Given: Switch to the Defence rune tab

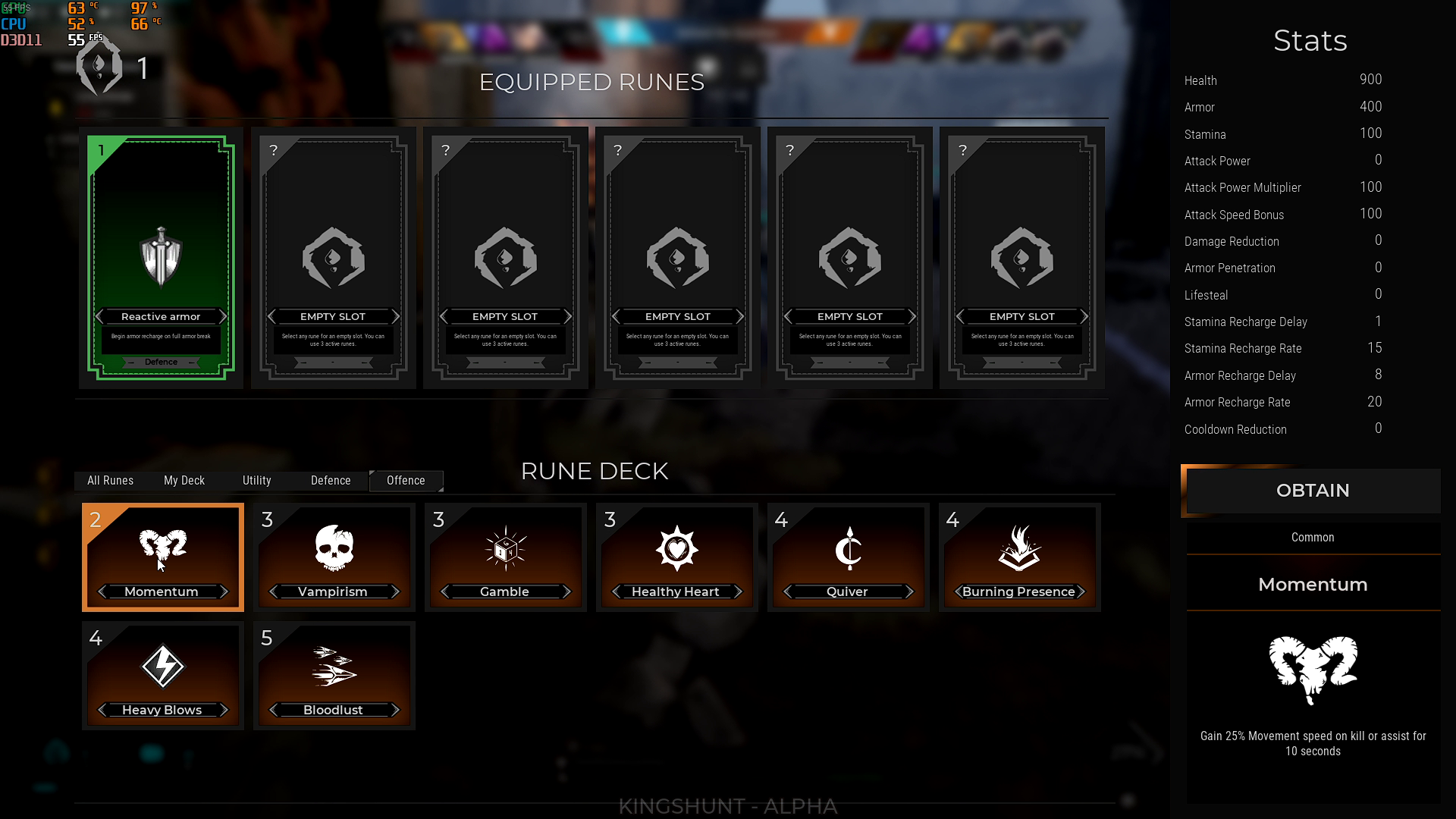Looking at the screenshot, I should tap(331, 481).
